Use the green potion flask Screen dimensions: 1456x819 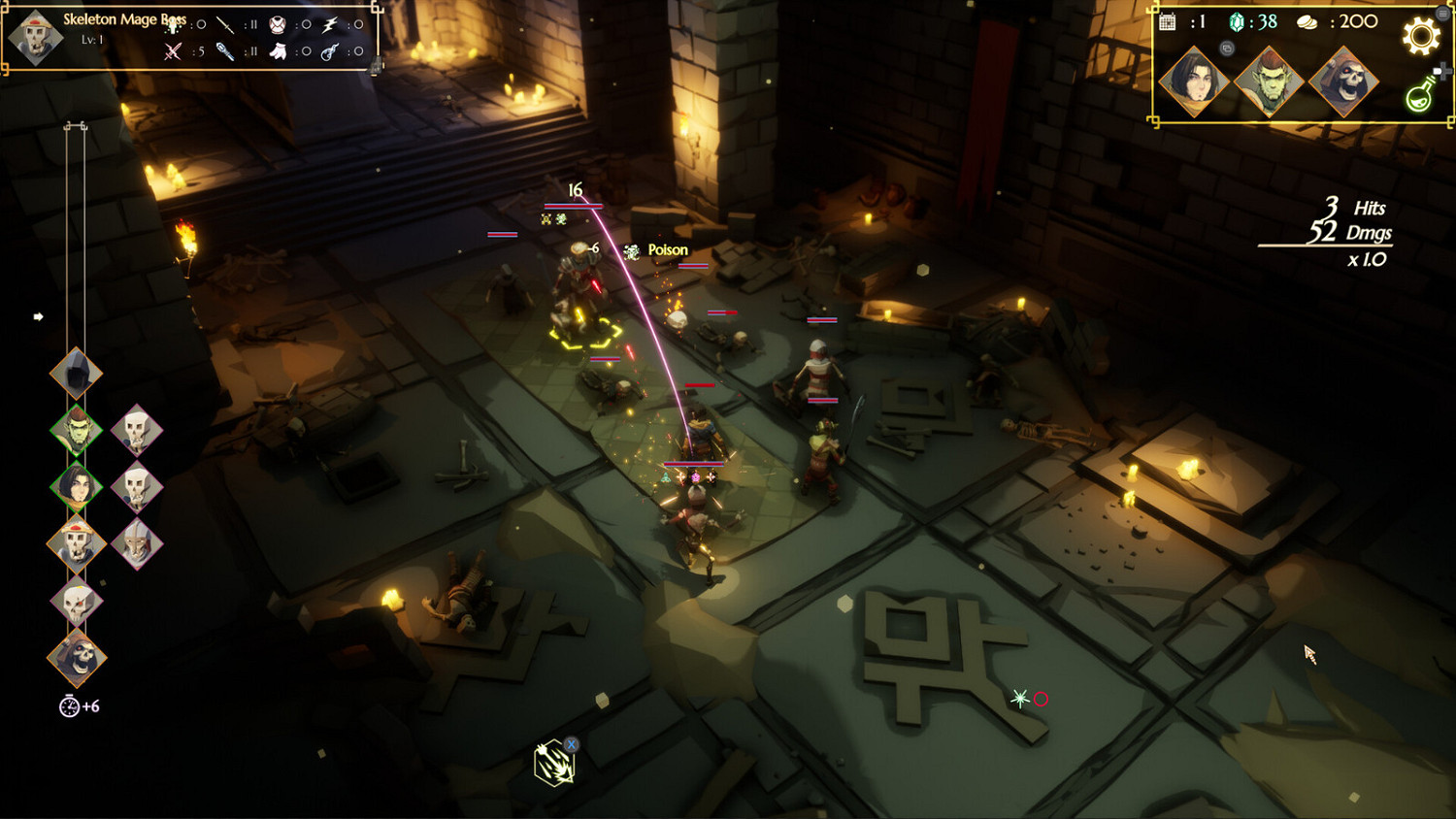(x=1421, y=94)
